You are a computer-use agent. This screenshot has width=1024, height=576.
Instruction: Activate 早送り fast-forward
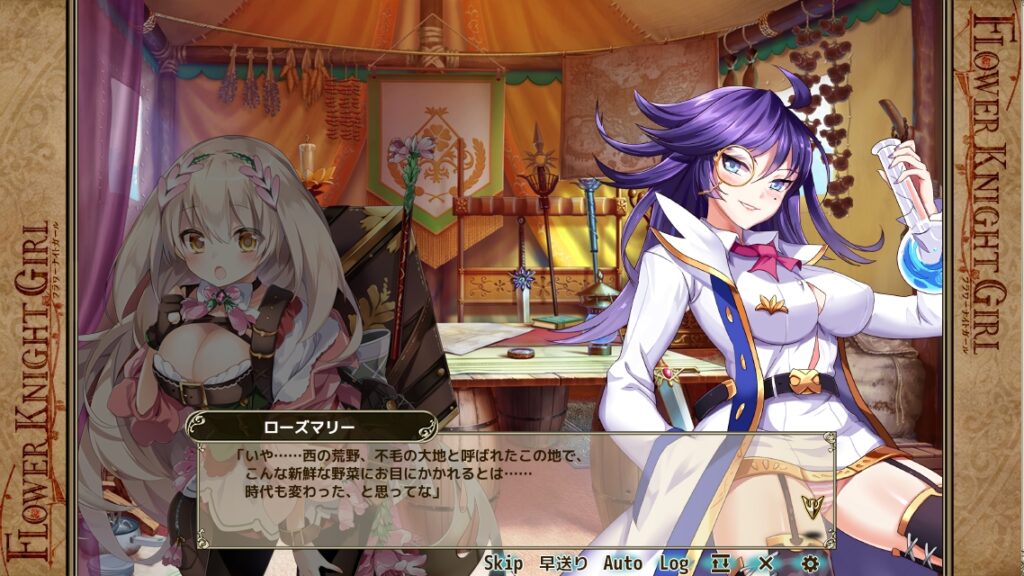564,563
